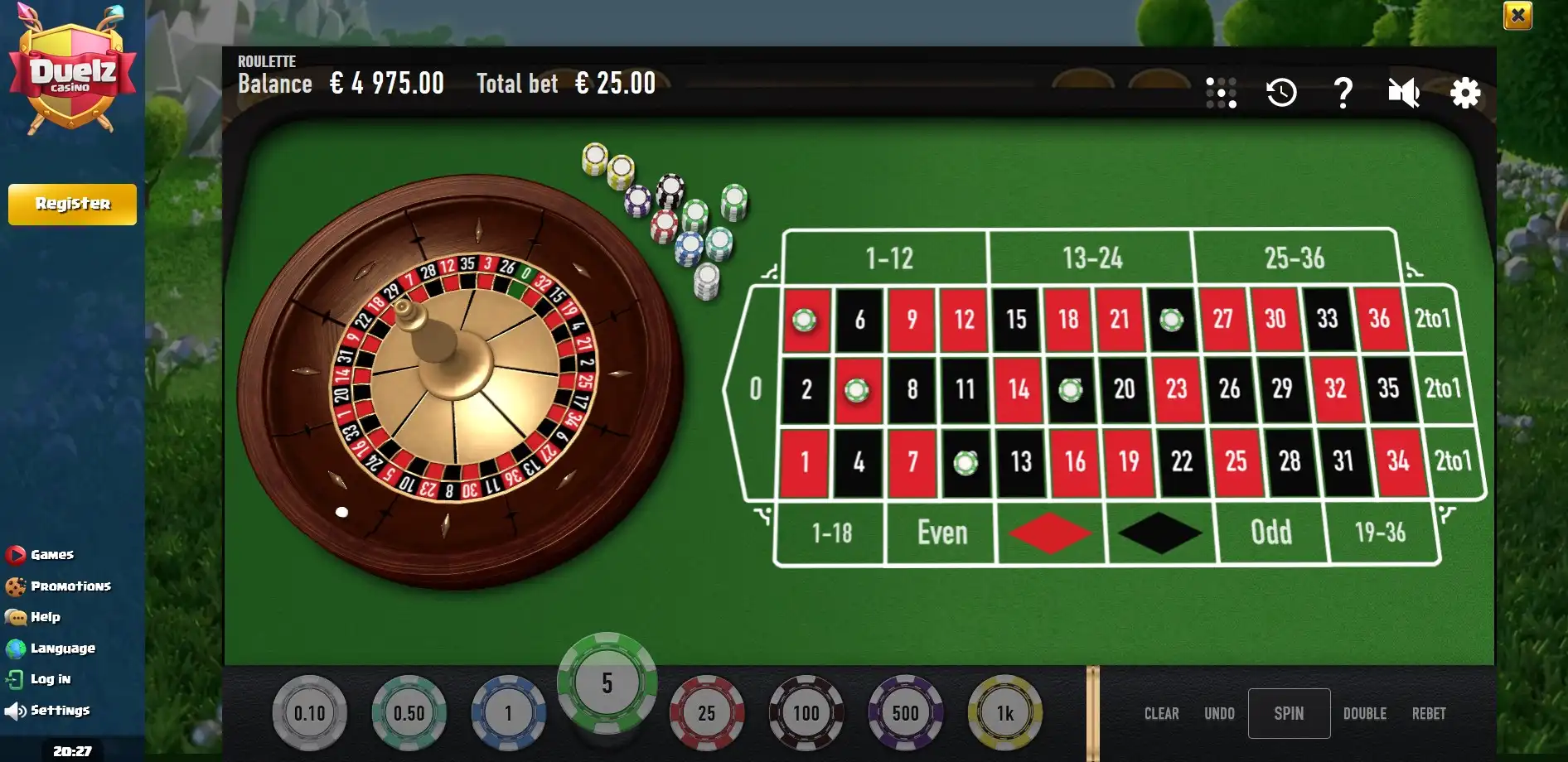Viewport: 1568px width, 762px height.
Task: Place a bet on the 1-12 dozen
Action: [888, 258]
